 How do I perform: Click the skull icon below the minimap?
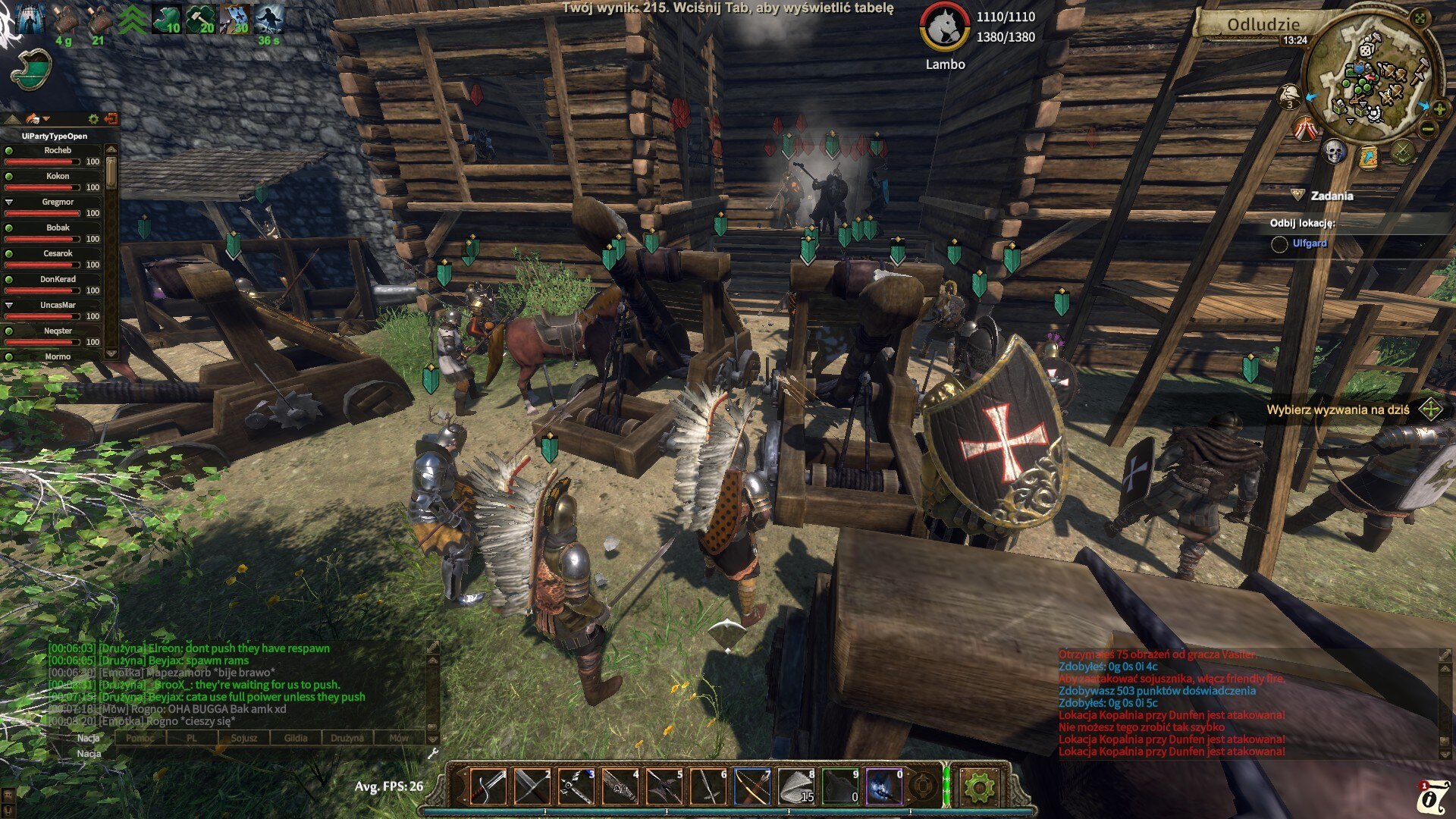click(x=1334, y=152)
